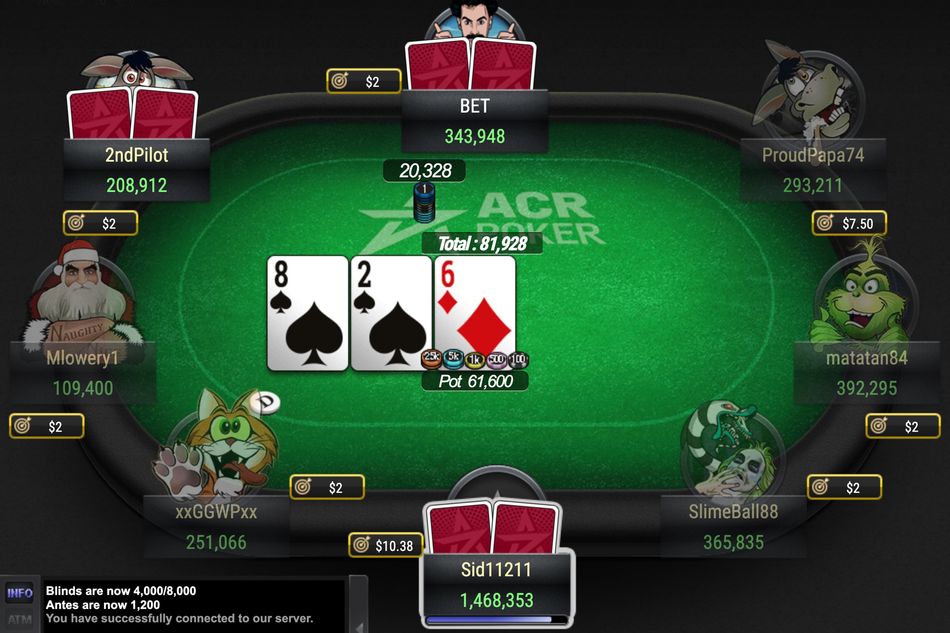Select player 2ndPilot's name plate
Image resolution: width=950 pixels, height=633 pixels.
(x=137, y=170)
